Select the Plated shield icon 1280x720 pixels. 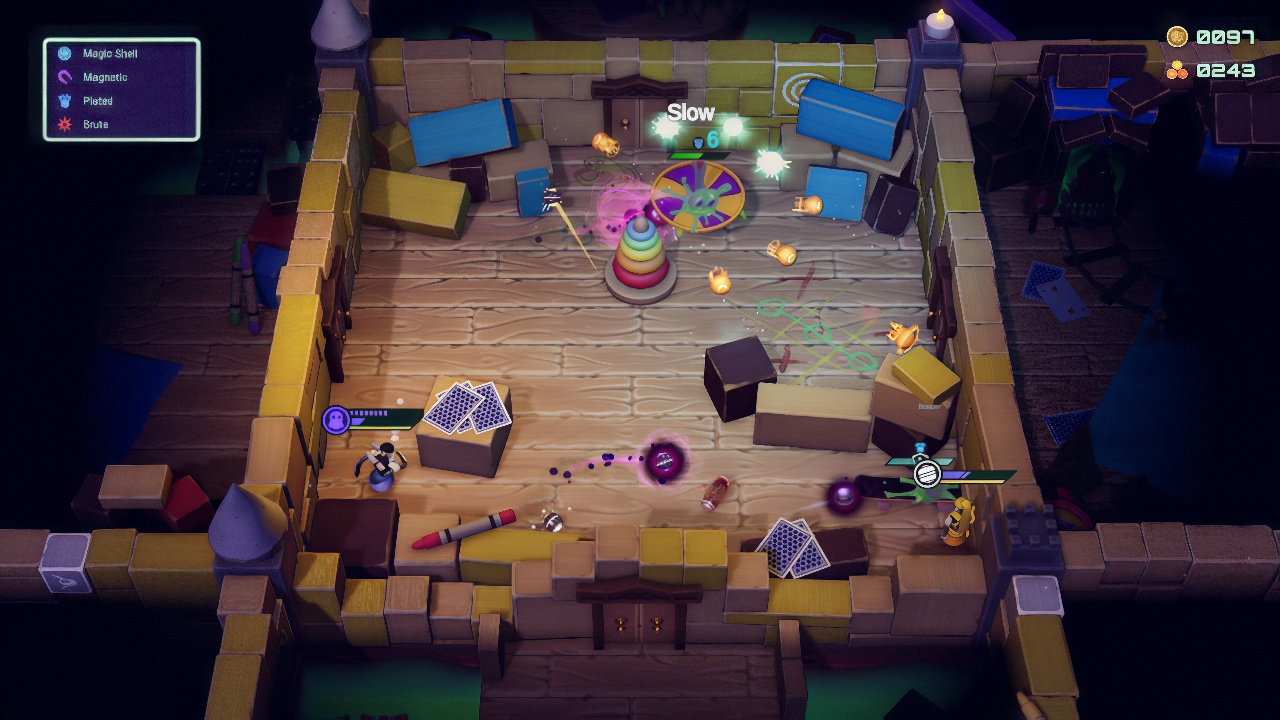click(64, 100)
